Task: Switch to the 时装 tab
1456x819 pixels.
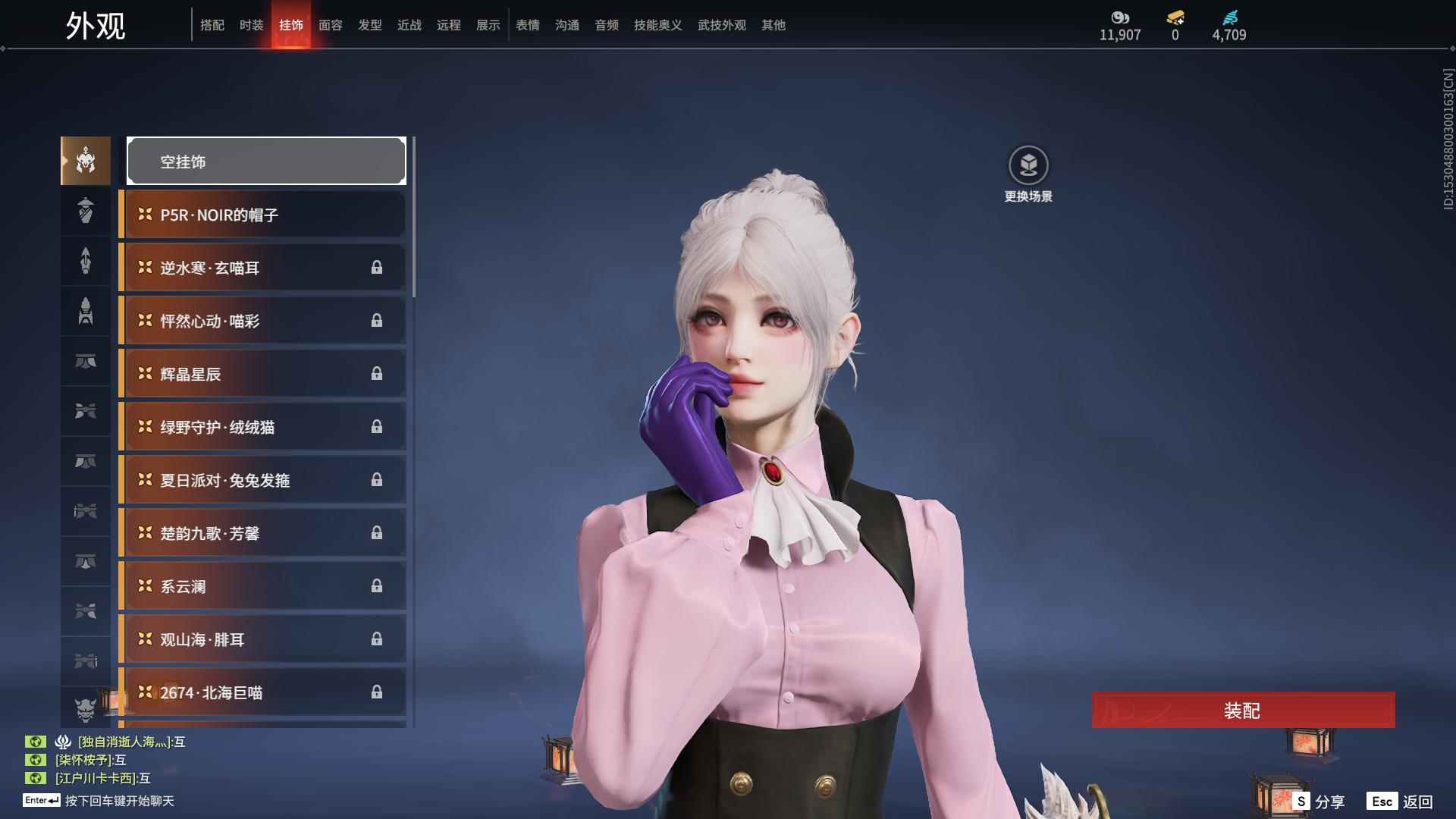Action: [x=251, y=25]
